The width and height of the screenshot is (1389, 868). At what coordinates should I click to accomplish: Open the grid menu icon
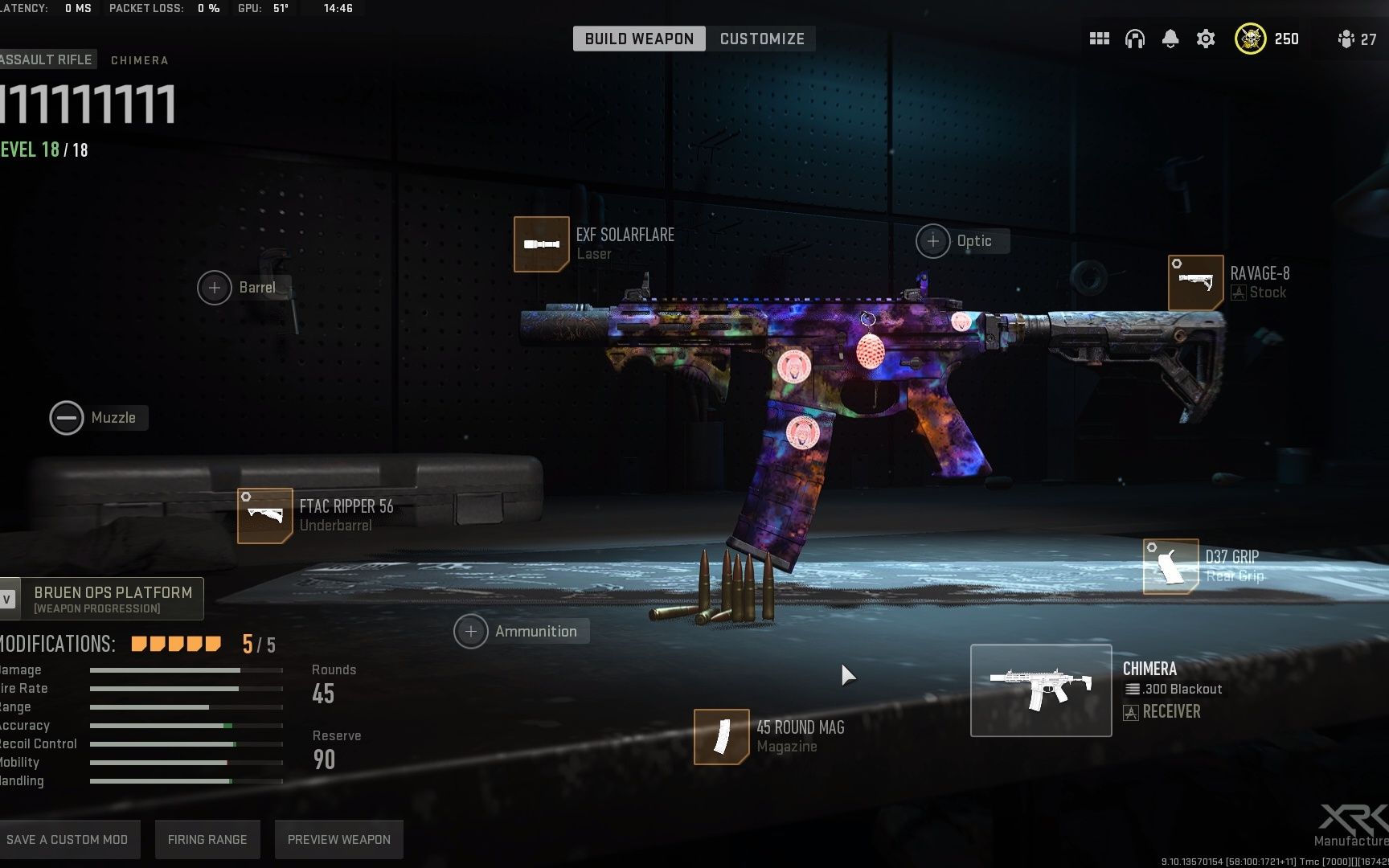[x=1099, y=39]
